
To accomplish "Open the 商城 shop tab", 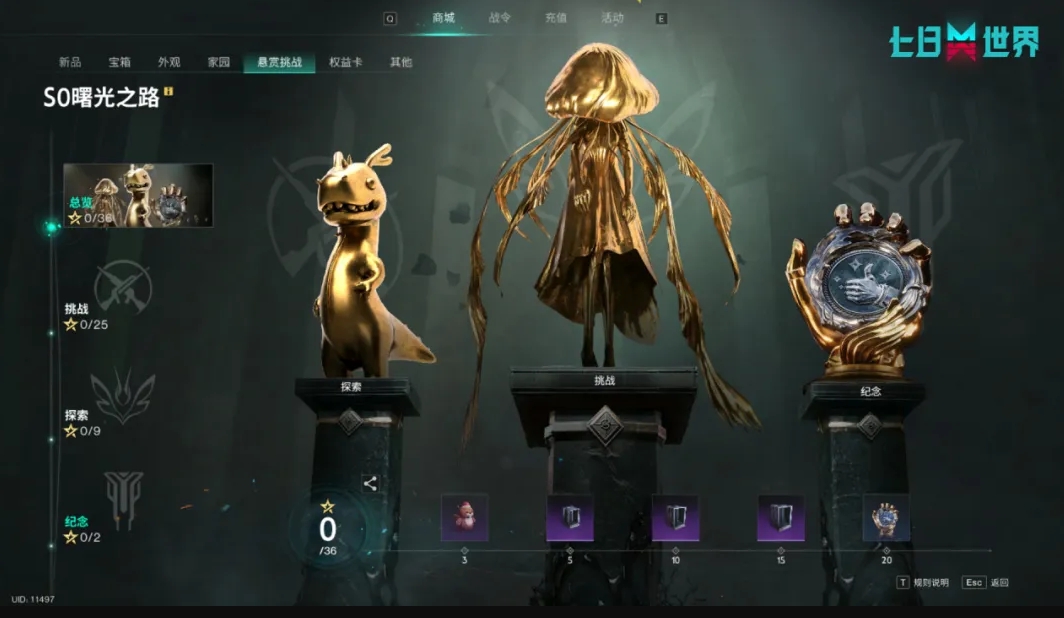I will coord(443,18).
